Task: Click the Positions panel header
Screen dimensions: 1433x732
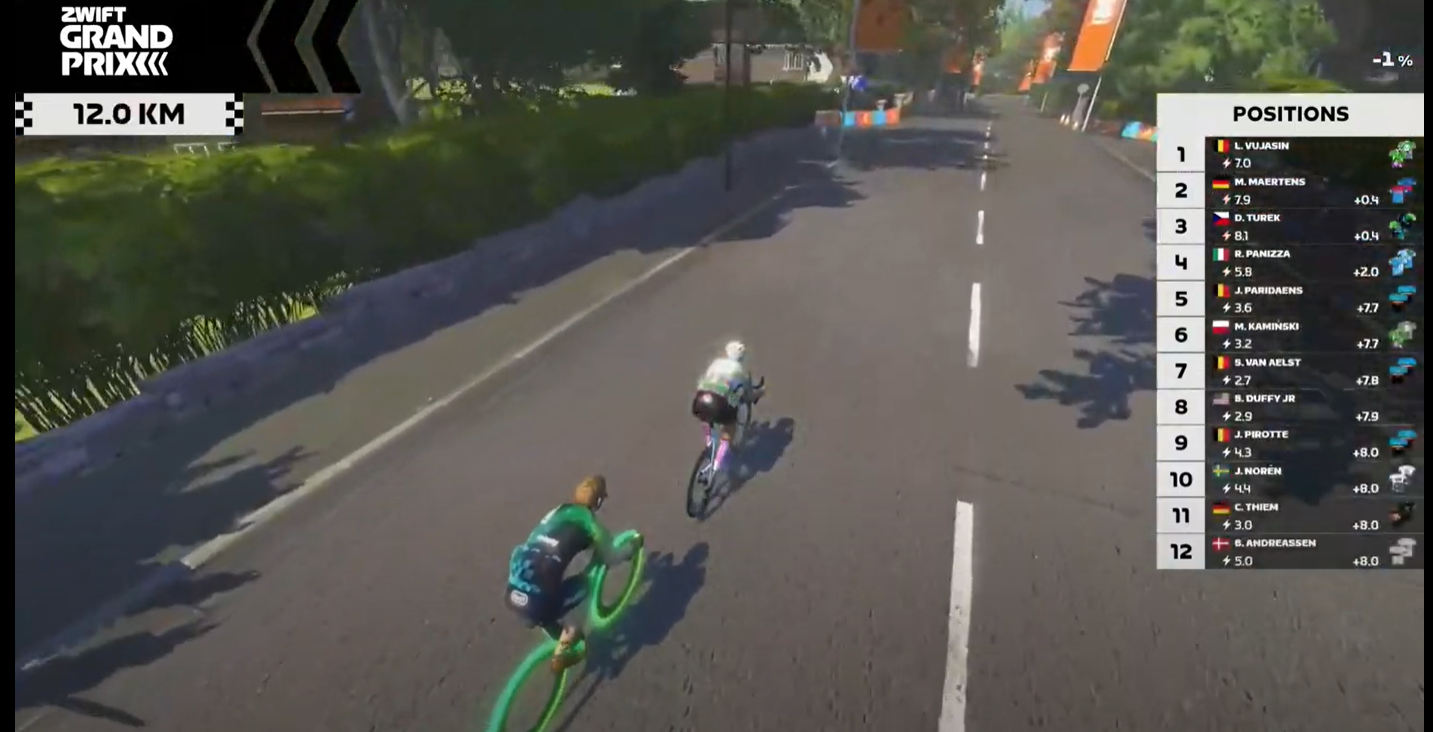Action: pyautogui.click(x=1290, y=114)
